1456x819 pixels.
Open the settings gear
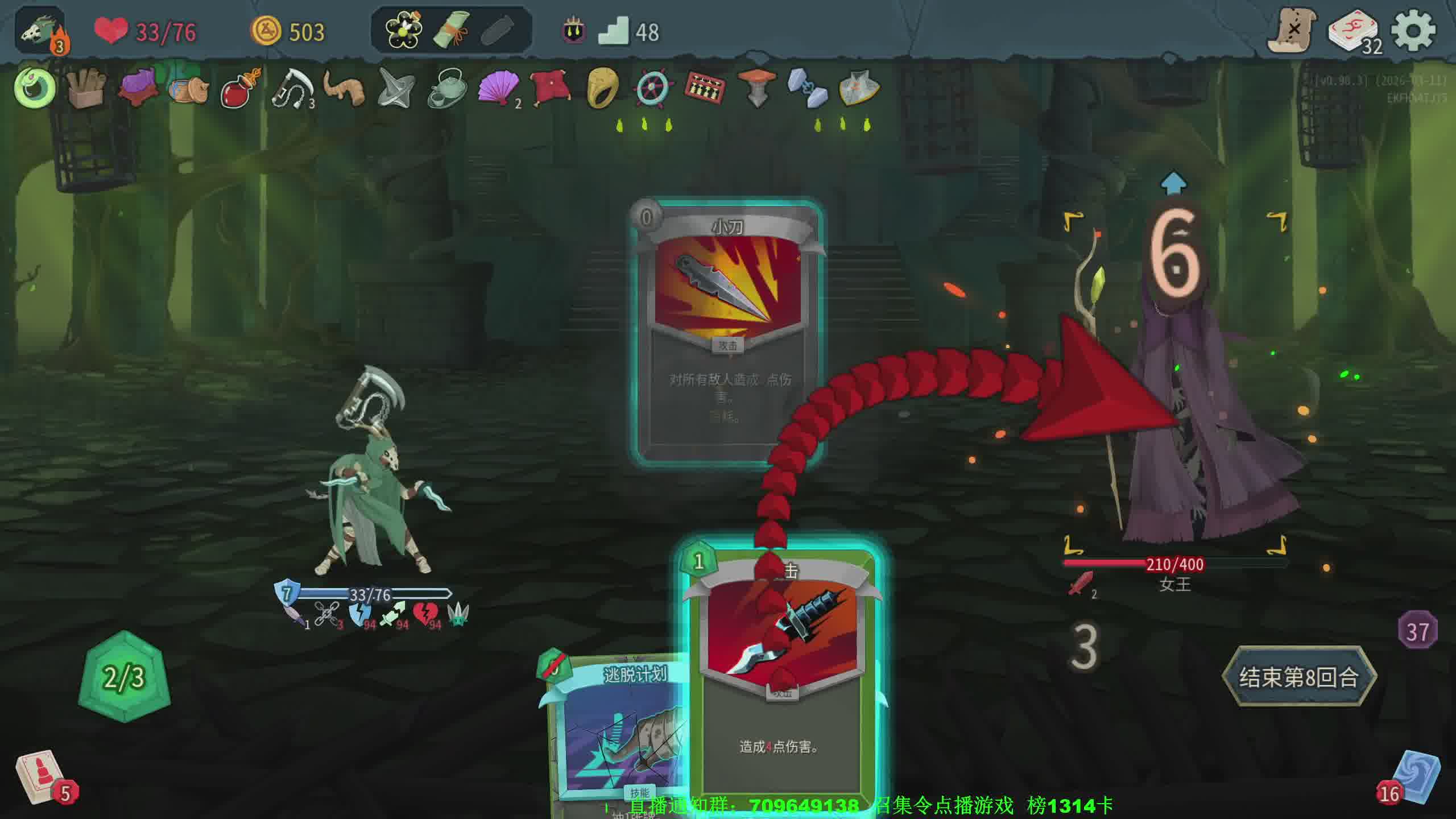point(1414,31)
